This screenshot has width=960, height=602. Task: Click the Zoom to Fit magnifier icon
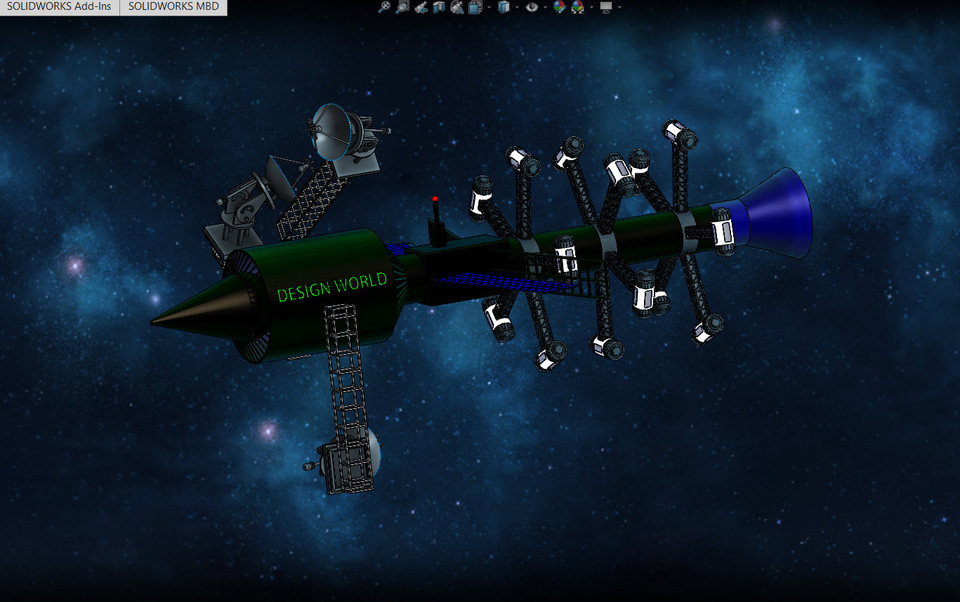click(x=384, y=7)
